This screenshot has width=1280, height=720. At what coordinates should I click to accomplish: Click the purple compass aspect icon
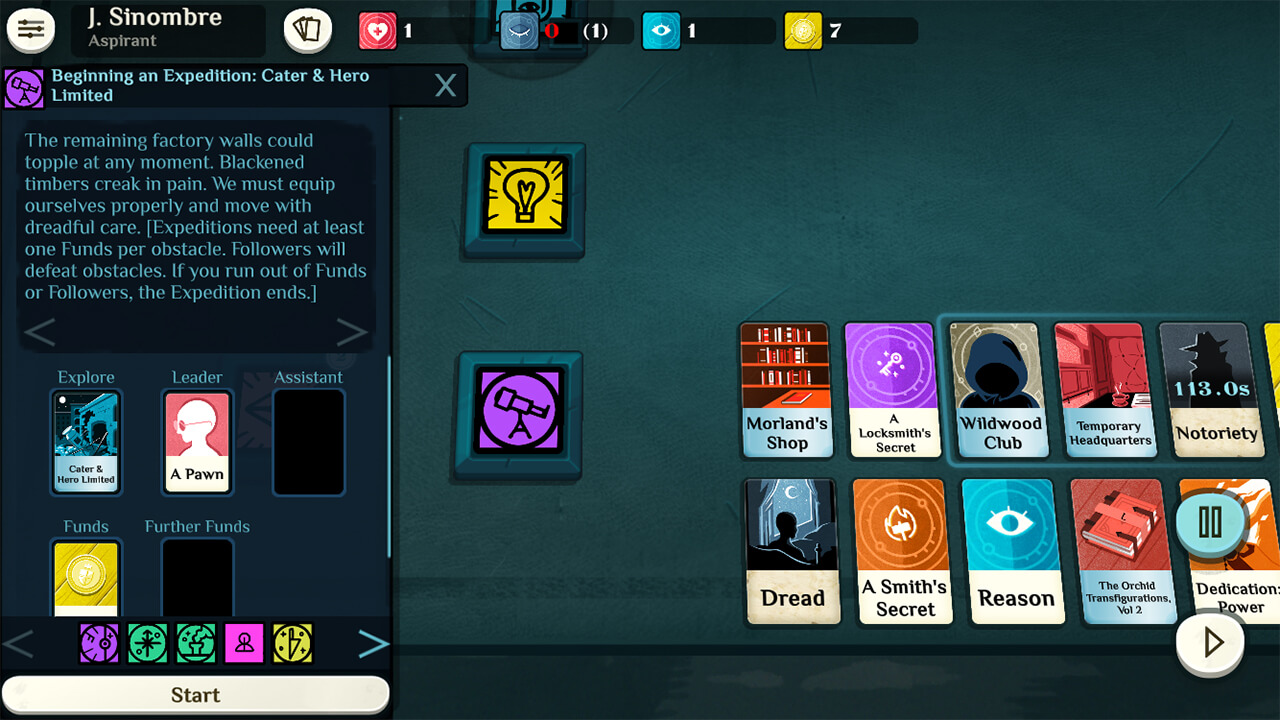(x=100, y=643)
